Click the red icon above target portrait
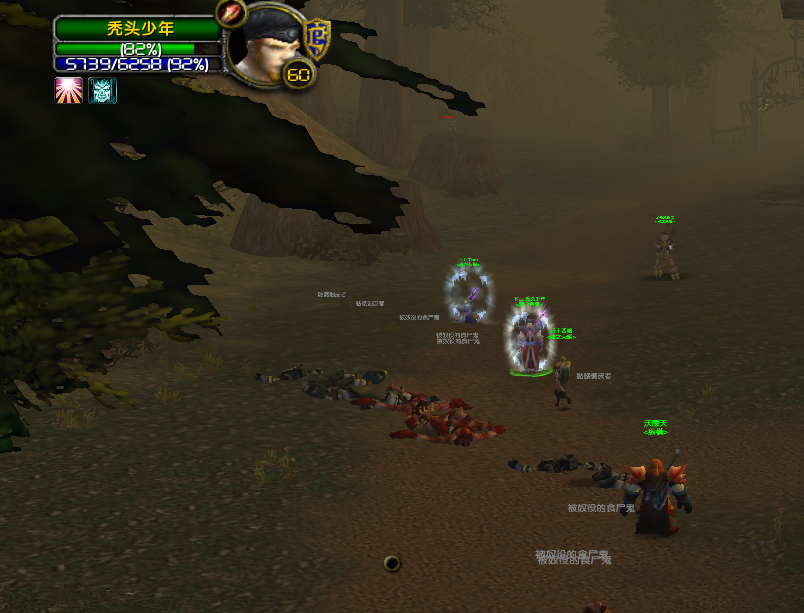This screenshot has width=804, height=613. point(231,15)
